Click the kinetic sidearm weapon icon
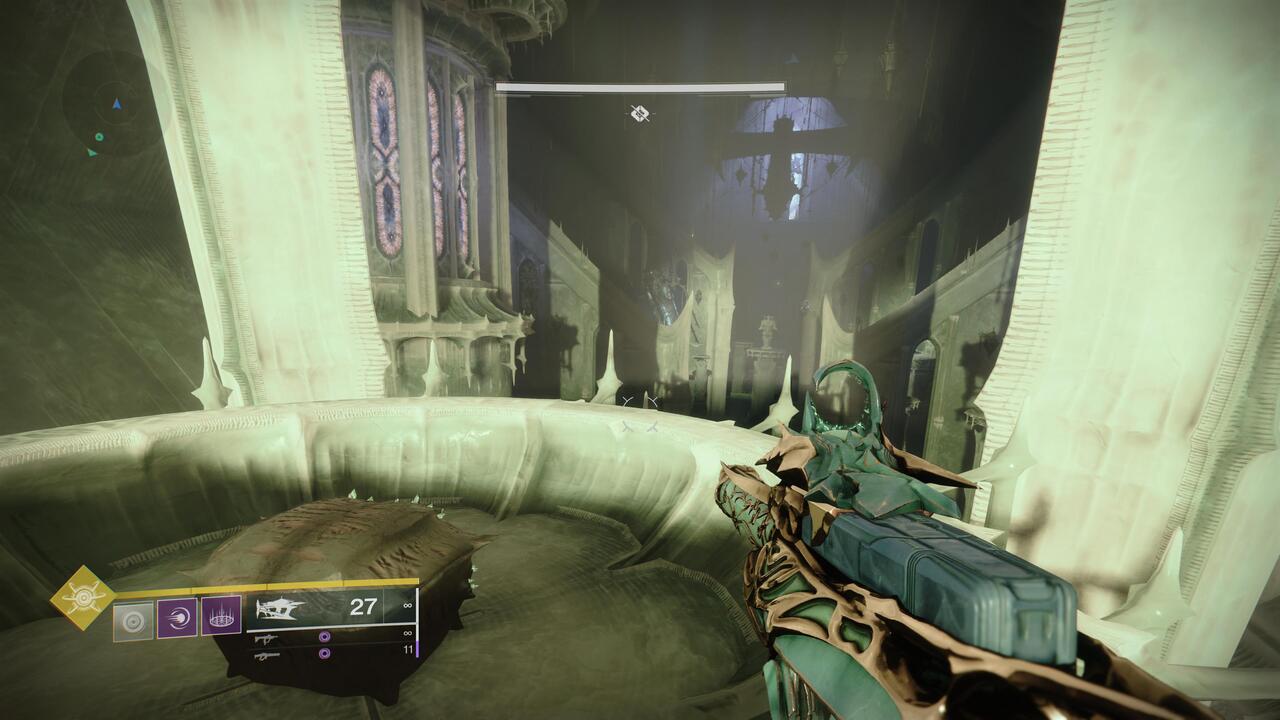 coord(266,638)
